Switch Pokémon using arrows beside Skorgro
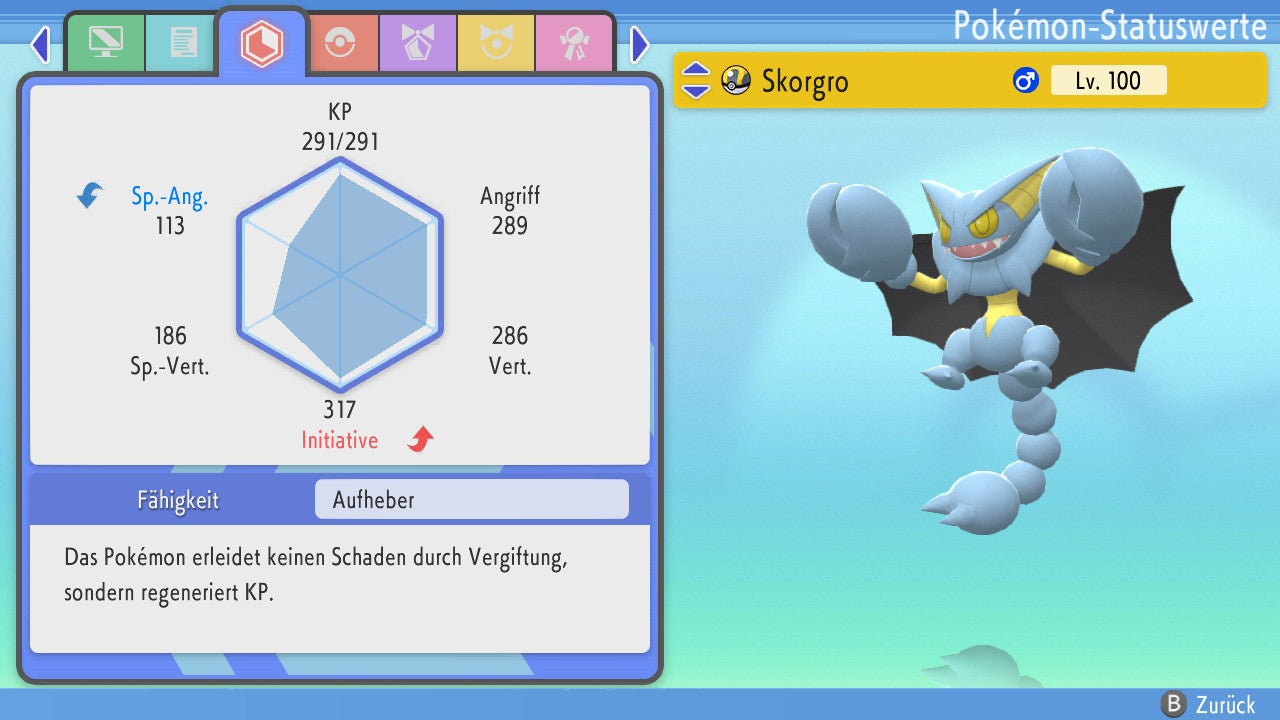Image resolution: width=1280 pixels, height=720 pixels. point(696,80)
